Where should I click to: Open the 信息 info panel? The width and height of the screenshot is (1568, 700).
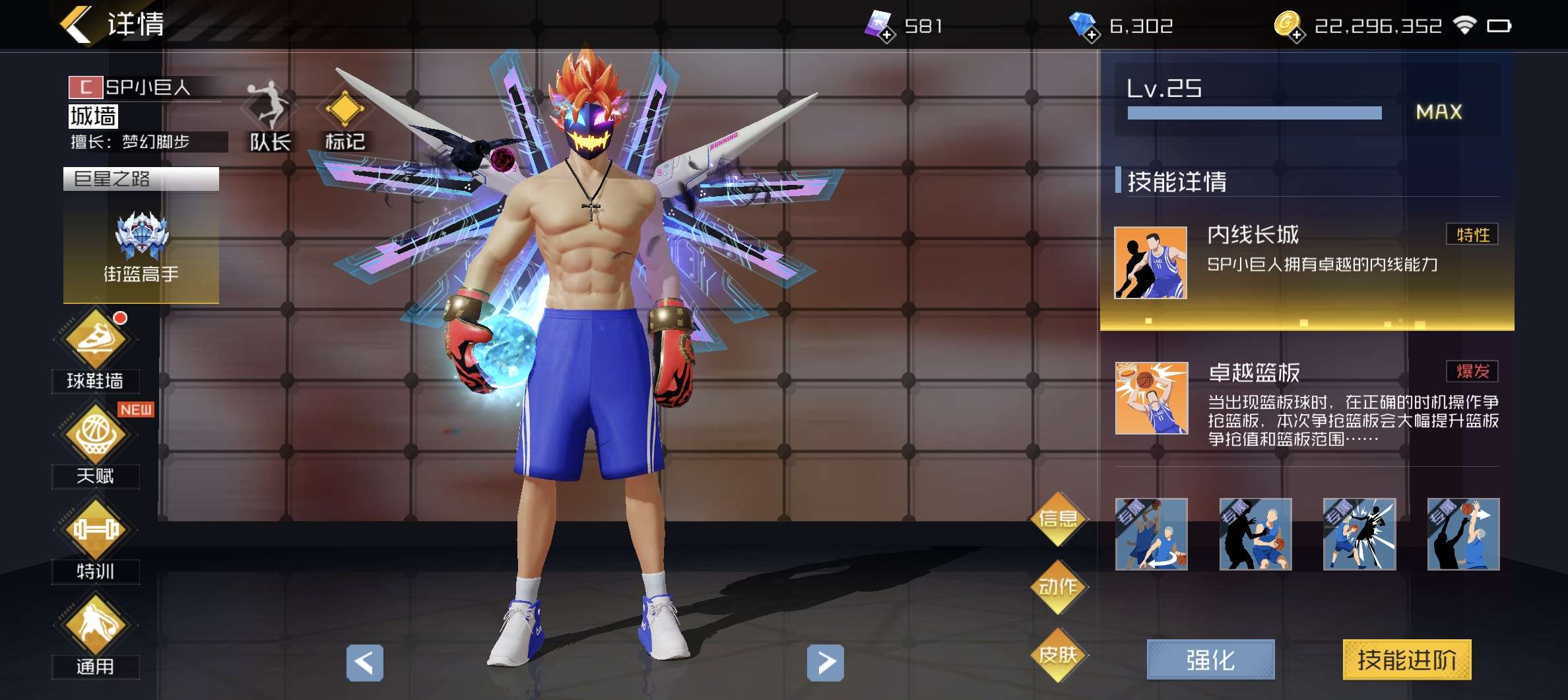1058,519
